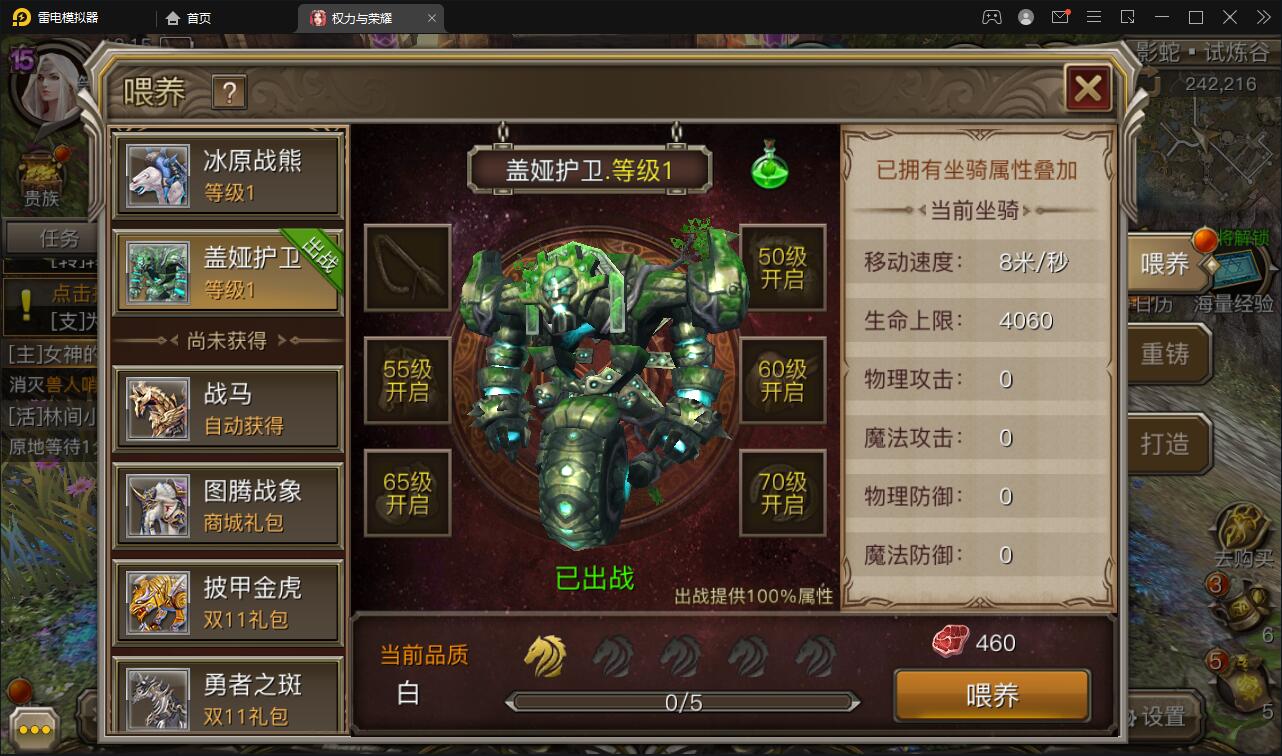Open the 重铸 reforge panel
This screenshot has width=1282, height=756.
1164,355
